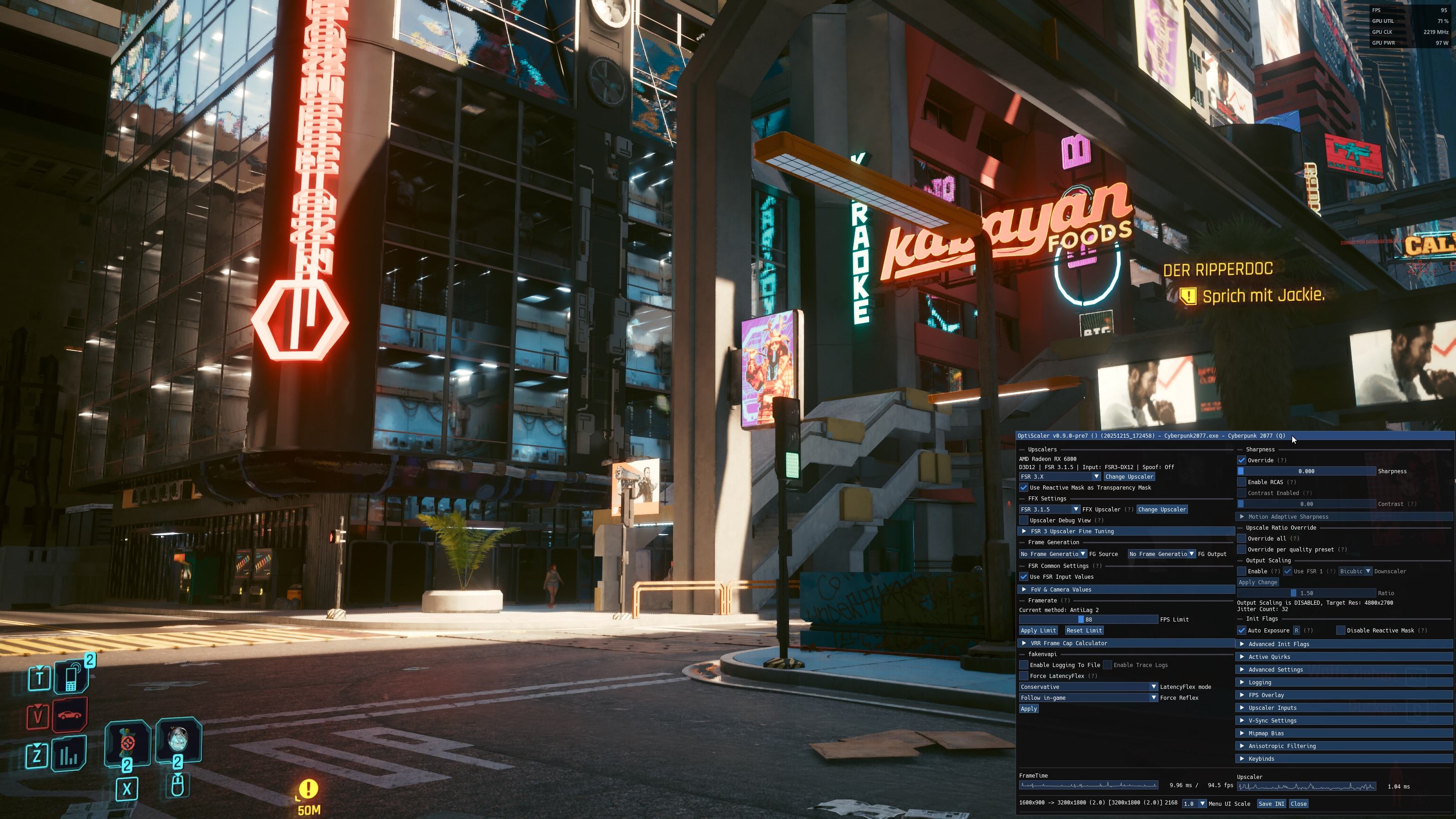This screenshot has height=819, width=1456.
Task: Open the LatencyFlex mode dropdown
Action: [1088, 687]
